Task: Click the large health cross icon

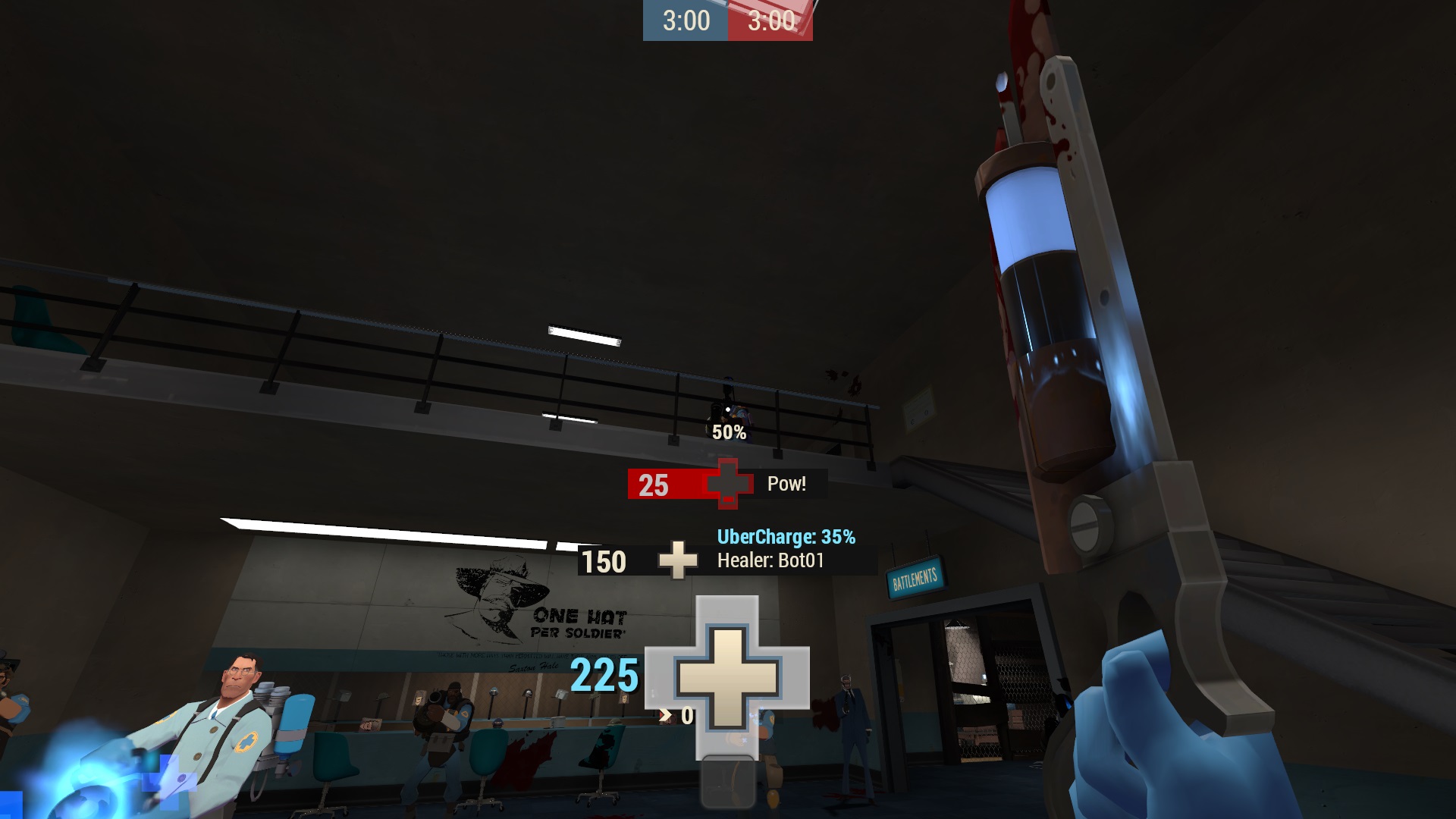Action: (x=729, y=679)
